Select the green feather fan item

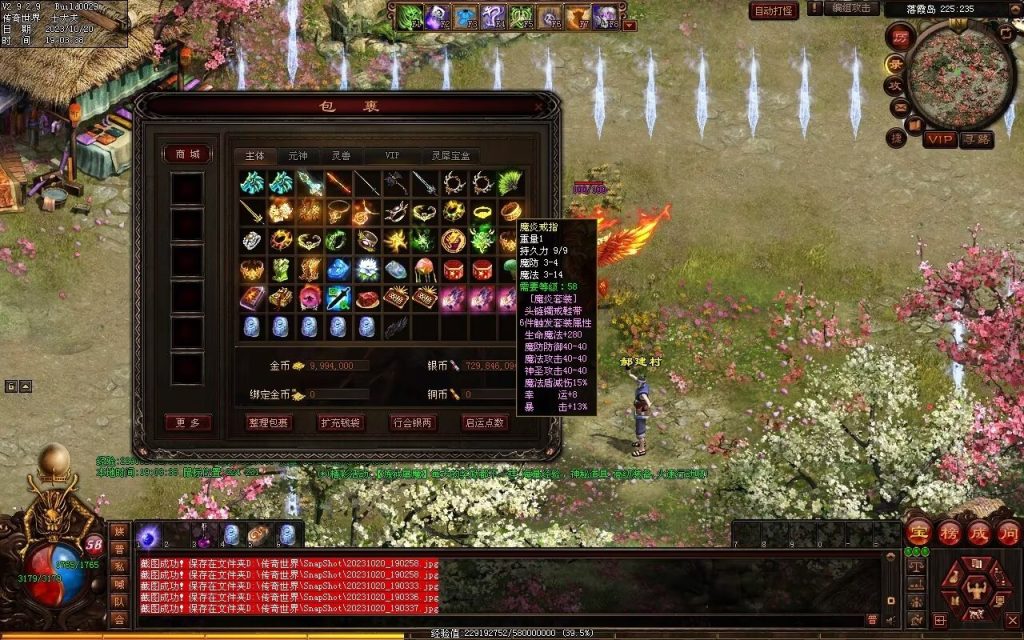coord(511,183)
